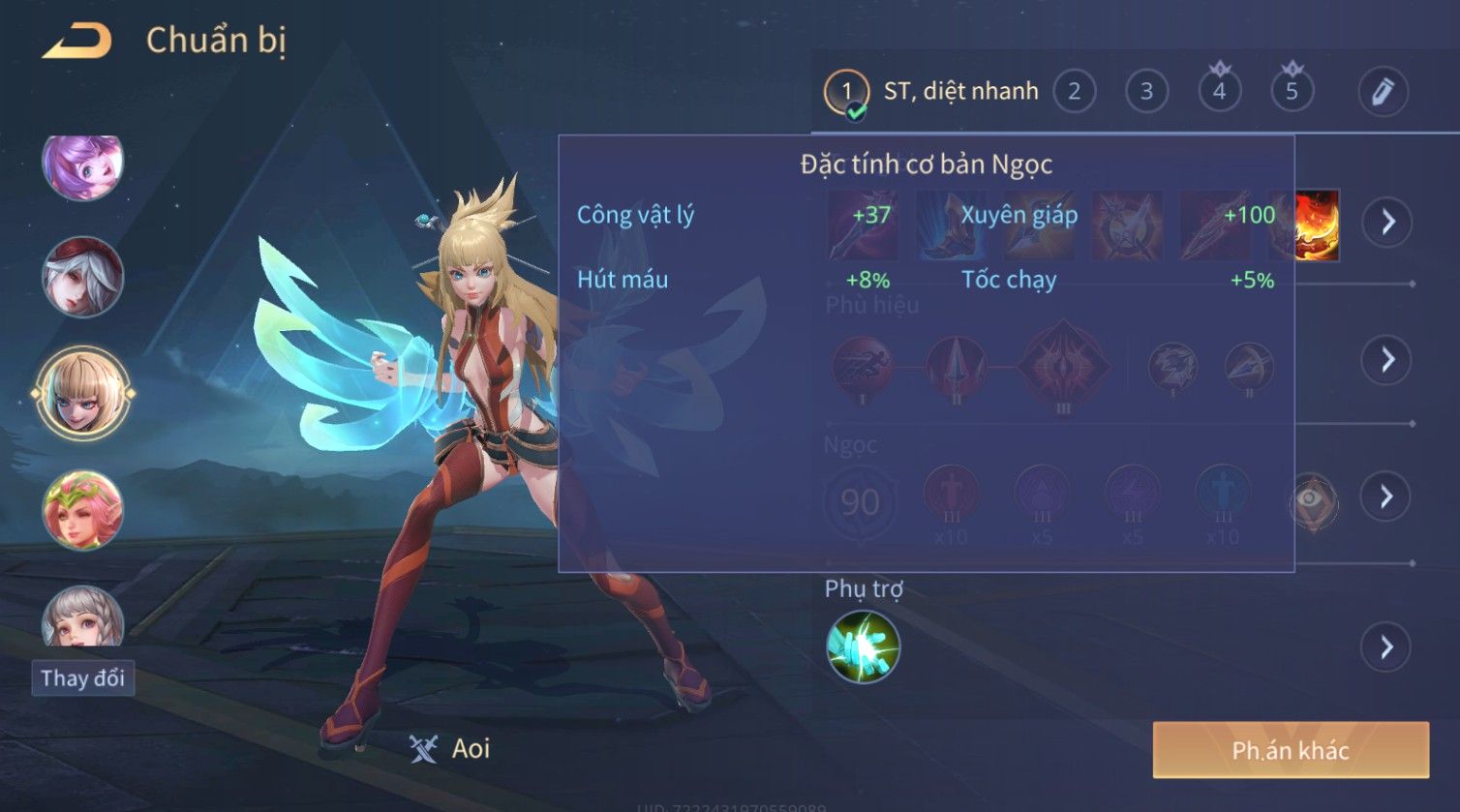Image resolution: width=1460 pixels, height=812 pixels.
Task: Go back using the return arrow
Action: (77, 41)
